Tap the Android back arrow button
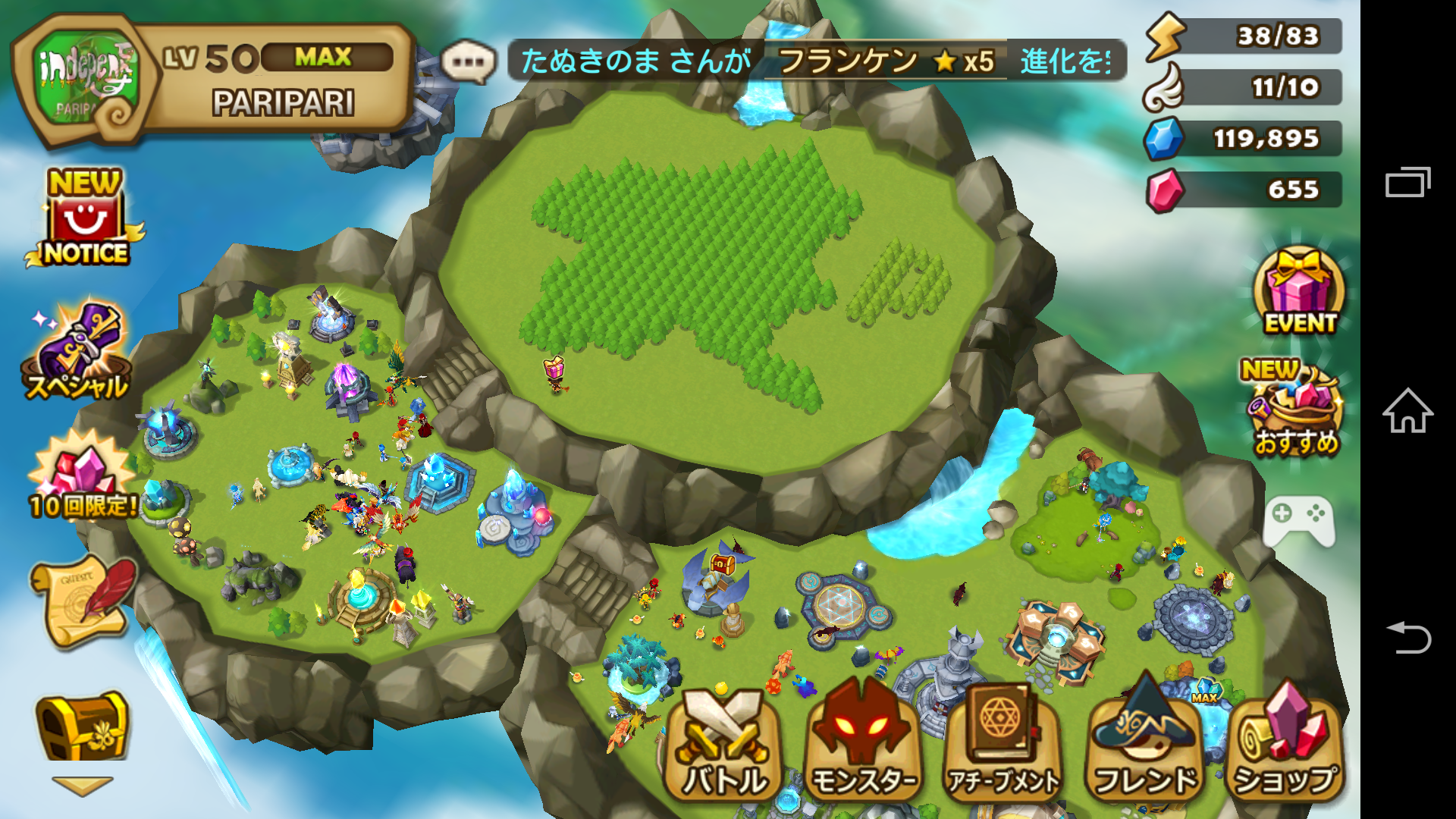1456x819 pixels. coord(1407,637)
